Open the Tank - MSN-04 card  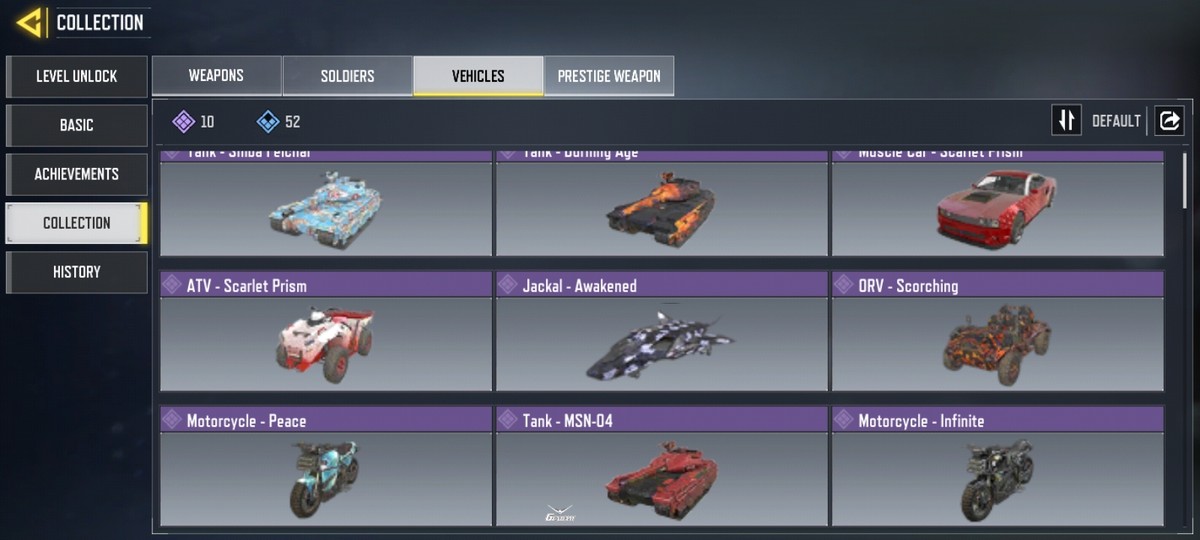click(x=661, y=467)
